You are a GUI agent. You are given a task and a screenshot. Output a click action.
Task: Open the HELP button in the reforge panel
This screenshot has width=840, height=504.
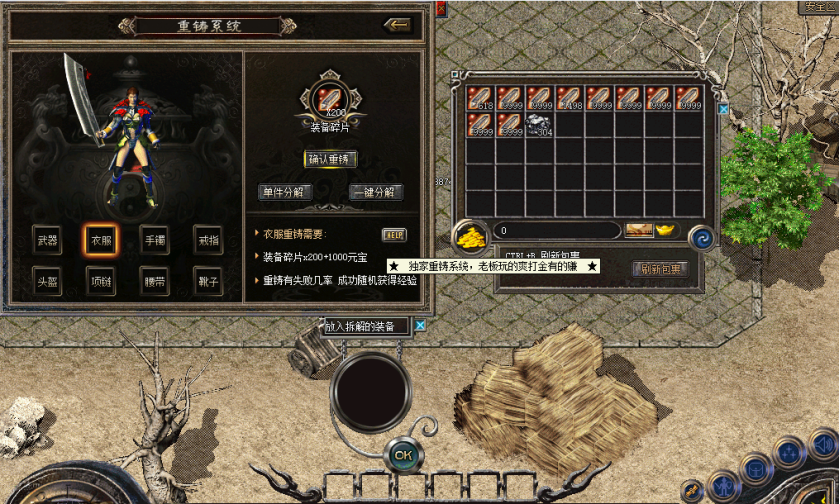point(394,234)
